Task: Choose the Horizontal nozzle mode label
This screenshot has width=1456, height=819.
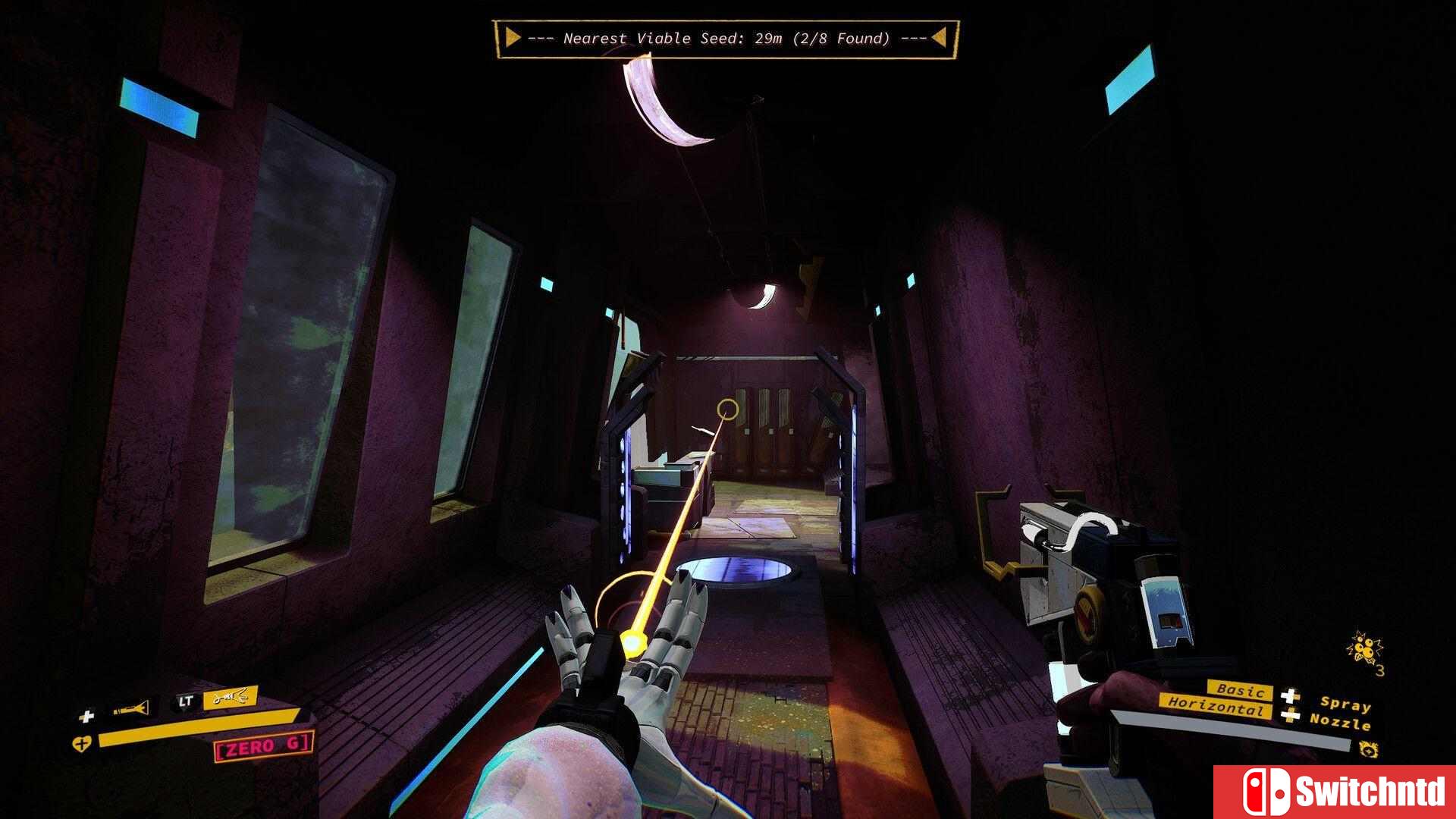Action: click(1215, 706)
